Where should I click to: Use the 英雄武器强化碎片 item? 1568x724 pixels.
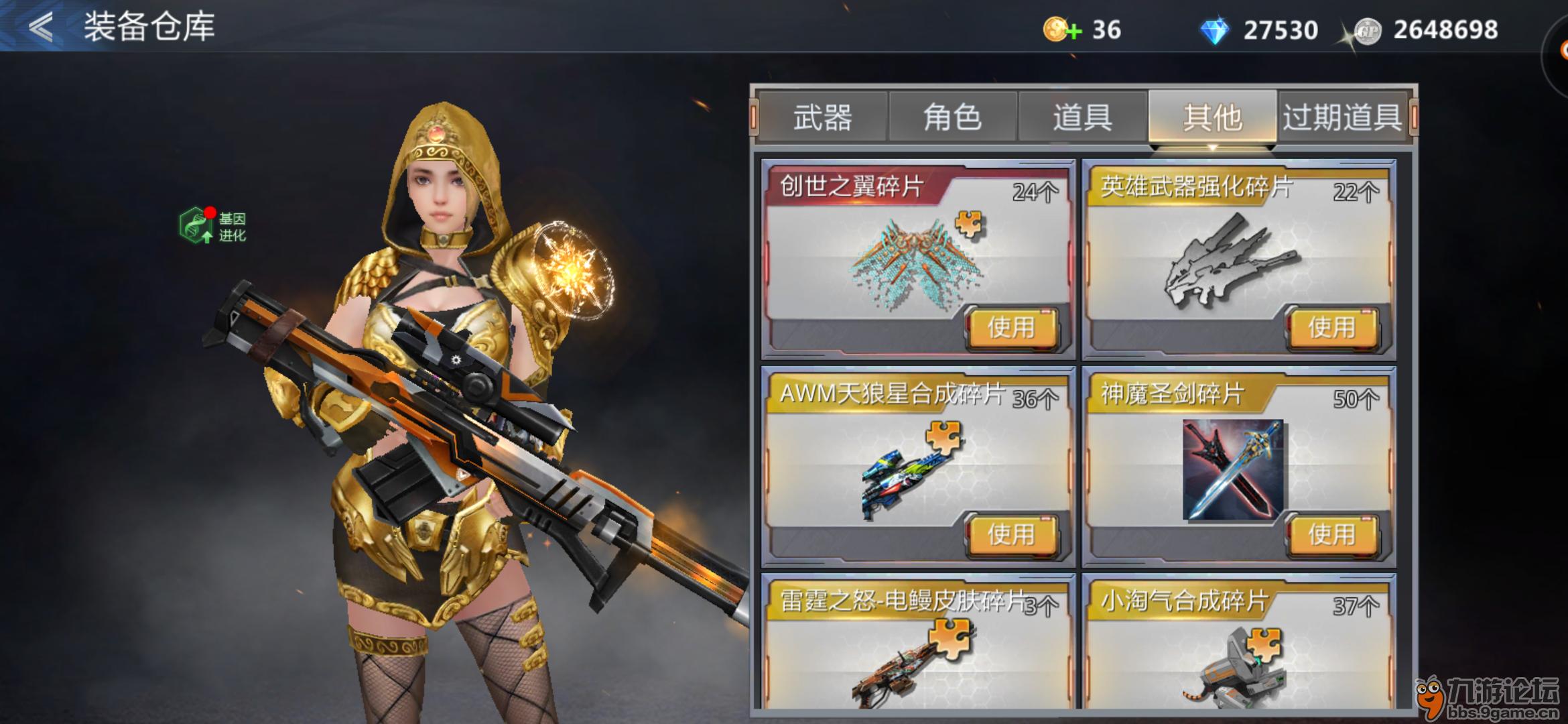[x=1331, y=328]
